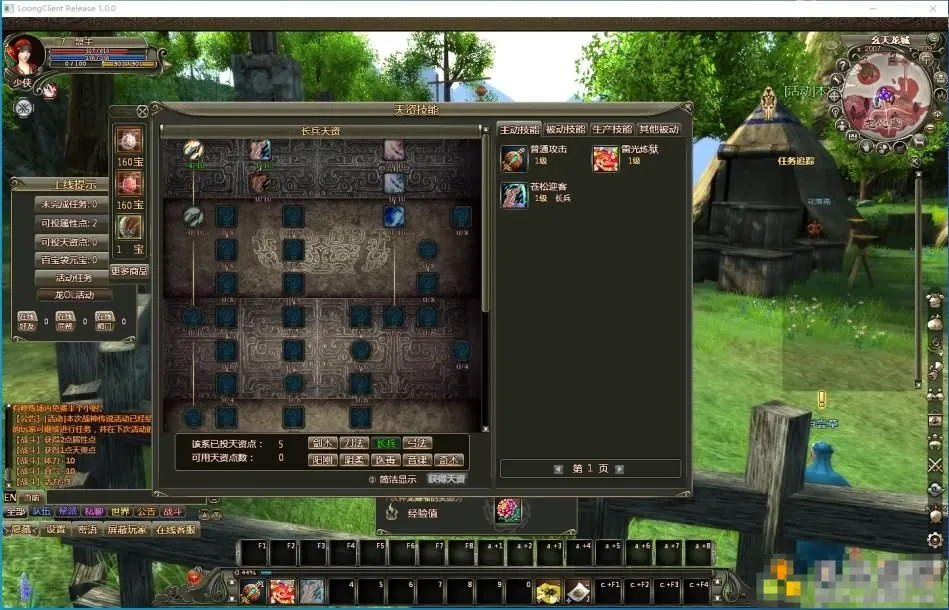Viewport: 949px width, 610px height.
Task: Open the 活动任务 entry
Action: click(73, 277)
